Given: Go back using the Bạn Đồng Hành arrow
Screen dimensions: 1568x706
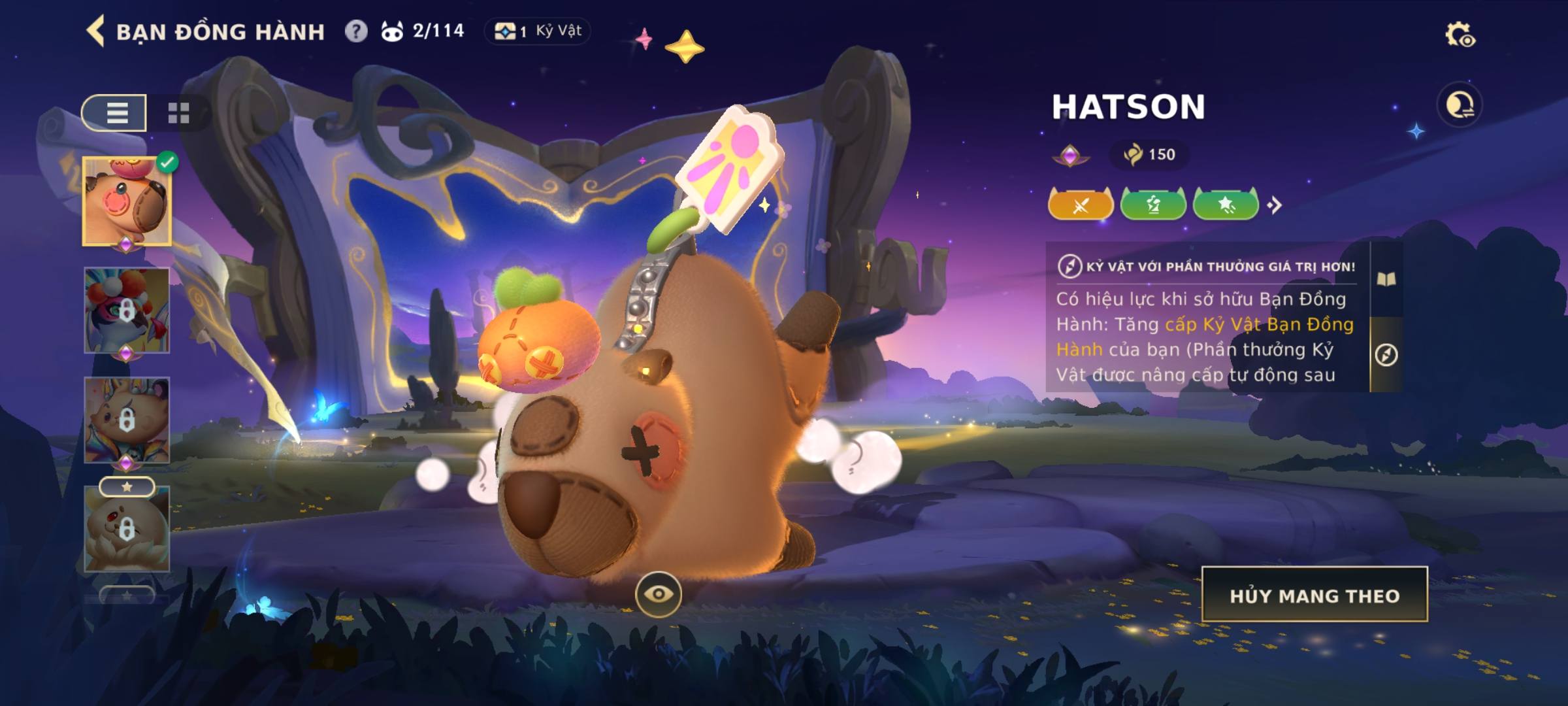Looking at the screenshot, I should [96, 31].
